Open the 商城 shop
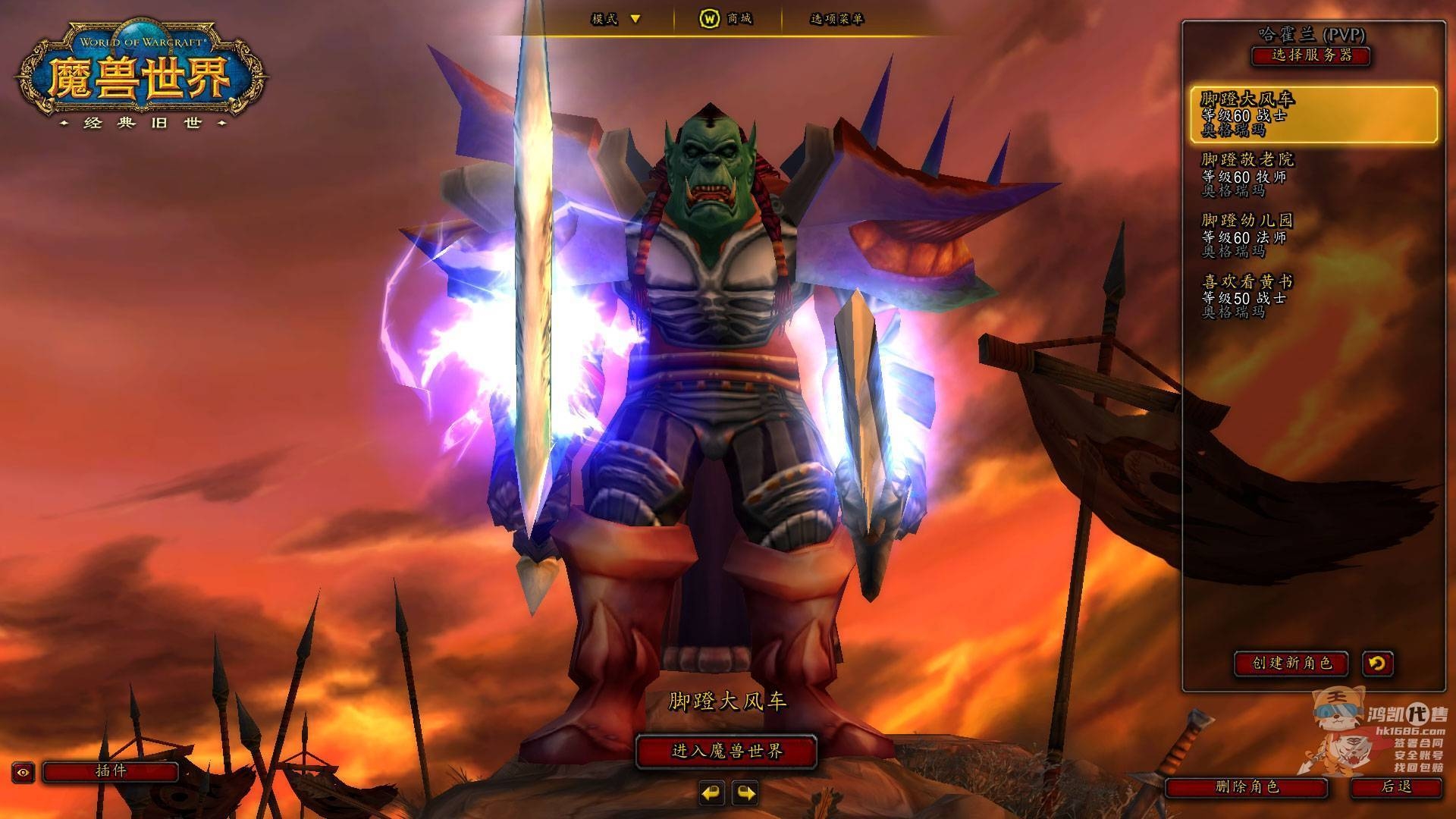This screenshot has height=819, width=1456. click(726, 19)
